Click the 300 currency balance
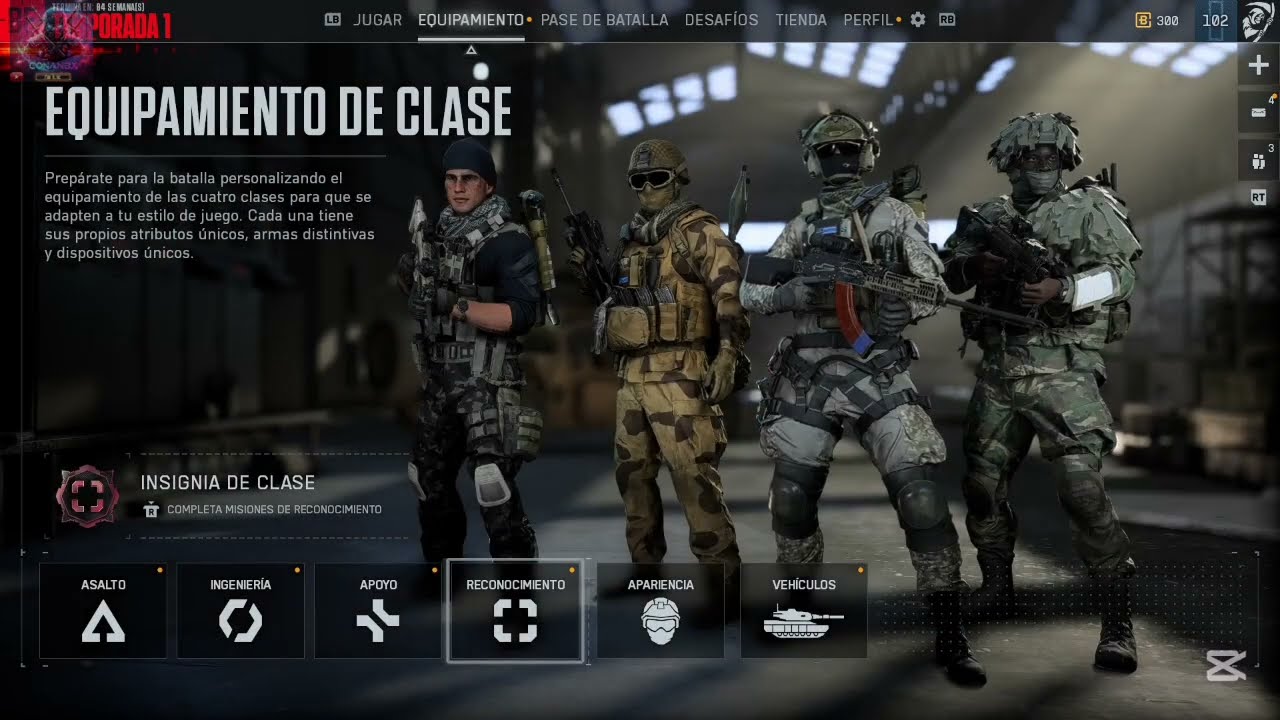Viewport: 1280px width, 720px height. pyautogui.click(x=1157, y=20)
